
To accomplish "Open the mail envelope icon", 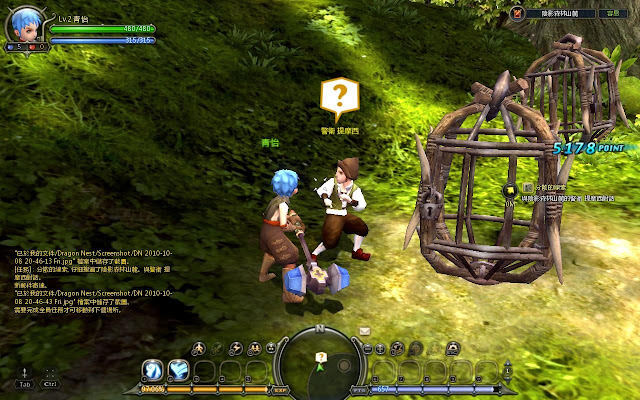I will pos(366,330).
